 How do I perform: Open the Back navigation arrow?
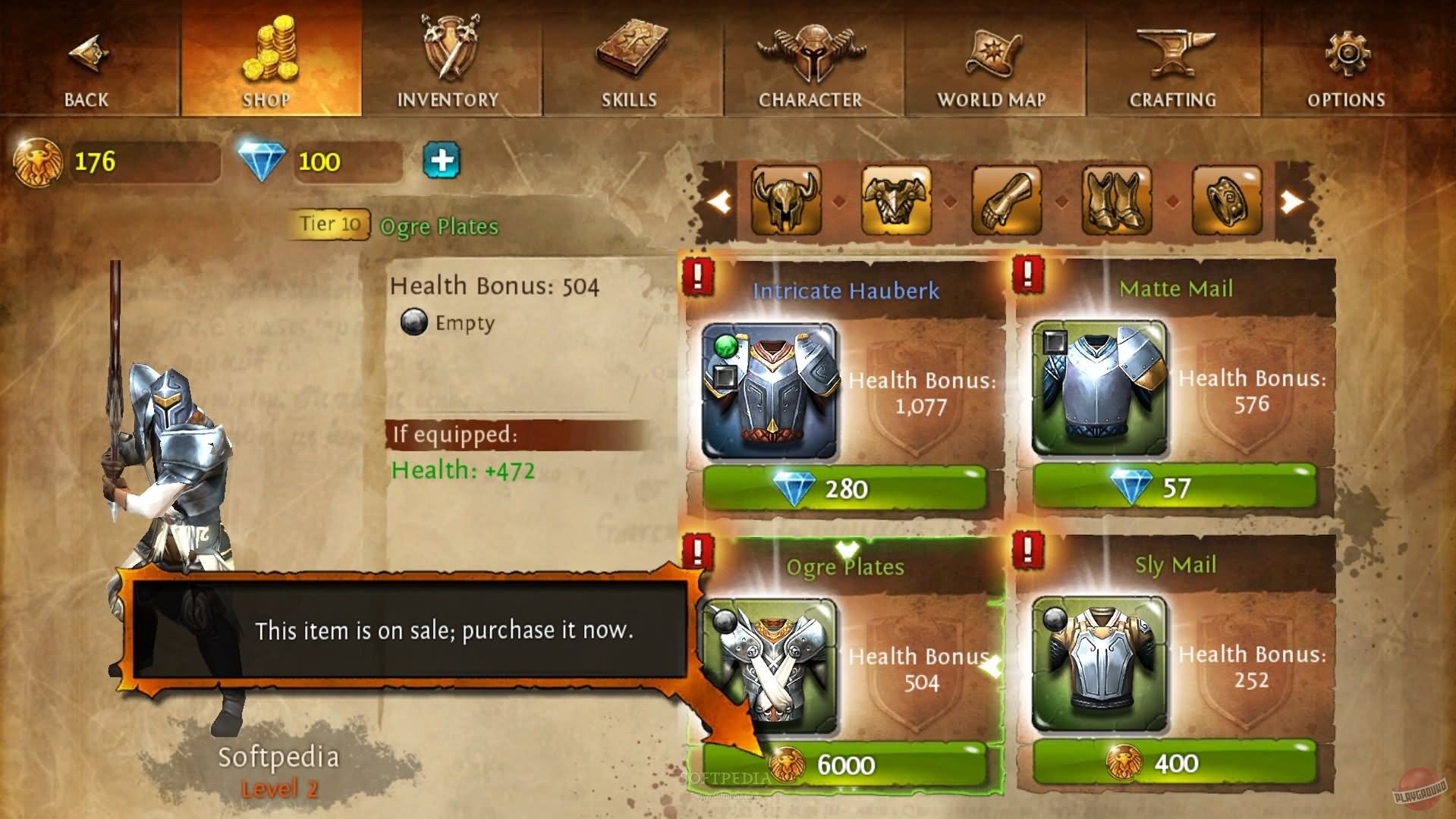pyautogui.click(x=87, y=53)
